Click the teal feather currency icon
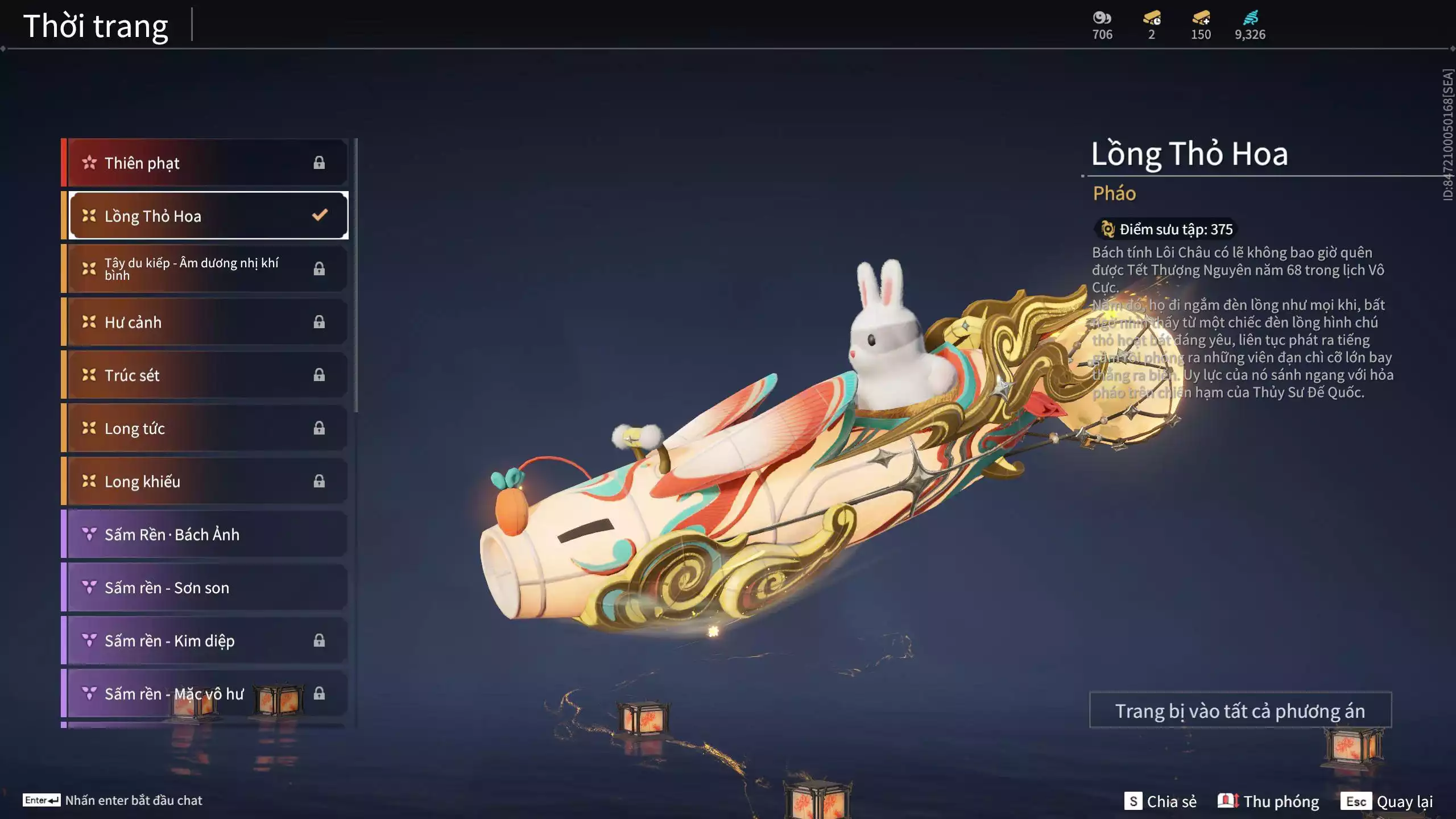This screenshot has height=819, width=1456. pyautogui.click(x=1250, y=18)
